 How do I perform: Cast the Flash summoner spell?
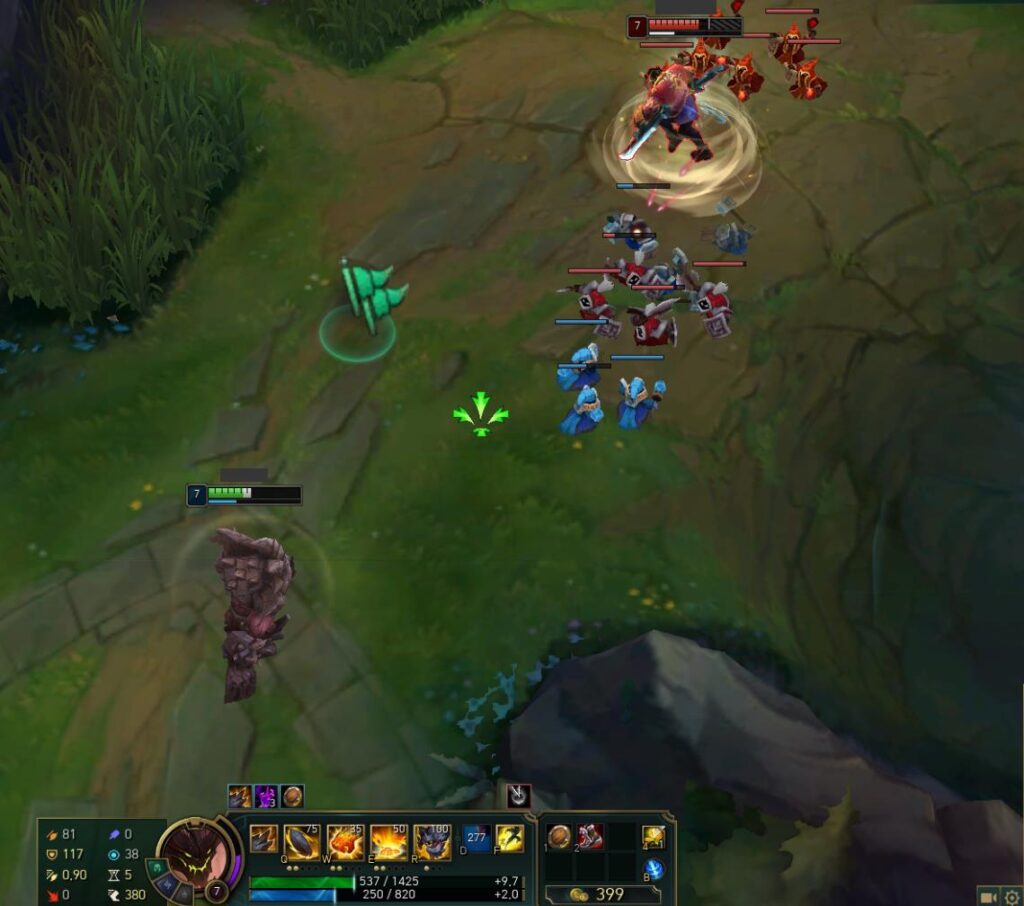point(510,838)
